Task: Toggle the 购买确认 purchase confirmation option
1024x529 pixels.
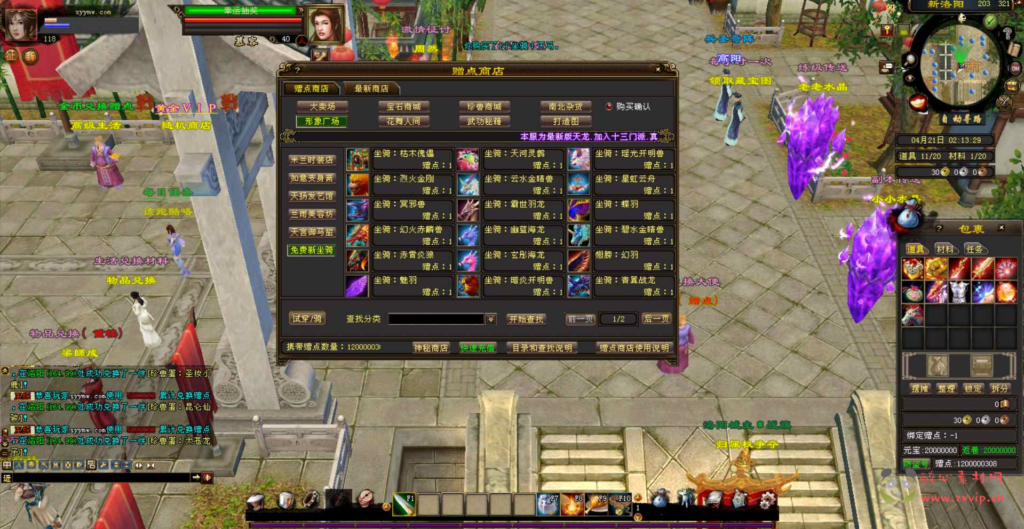Action: (608, 107)
